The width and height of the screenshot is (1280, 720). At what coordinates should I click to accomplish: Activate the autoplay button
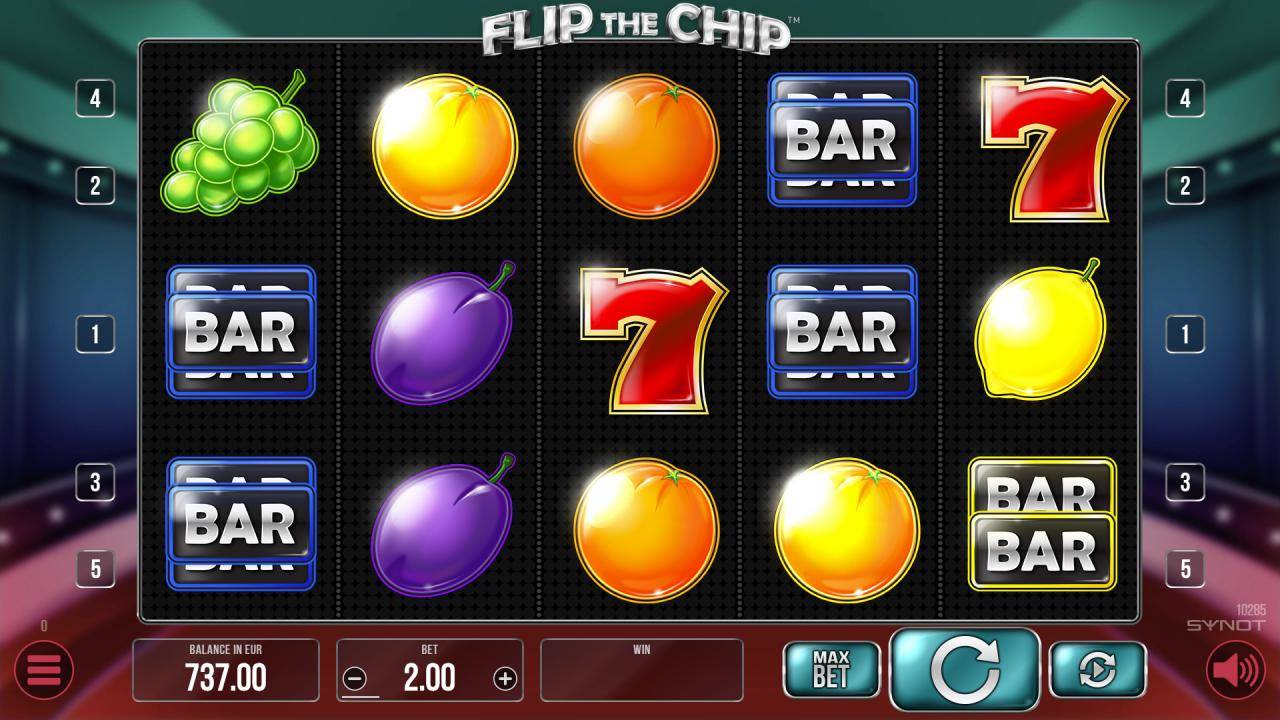1097,670
